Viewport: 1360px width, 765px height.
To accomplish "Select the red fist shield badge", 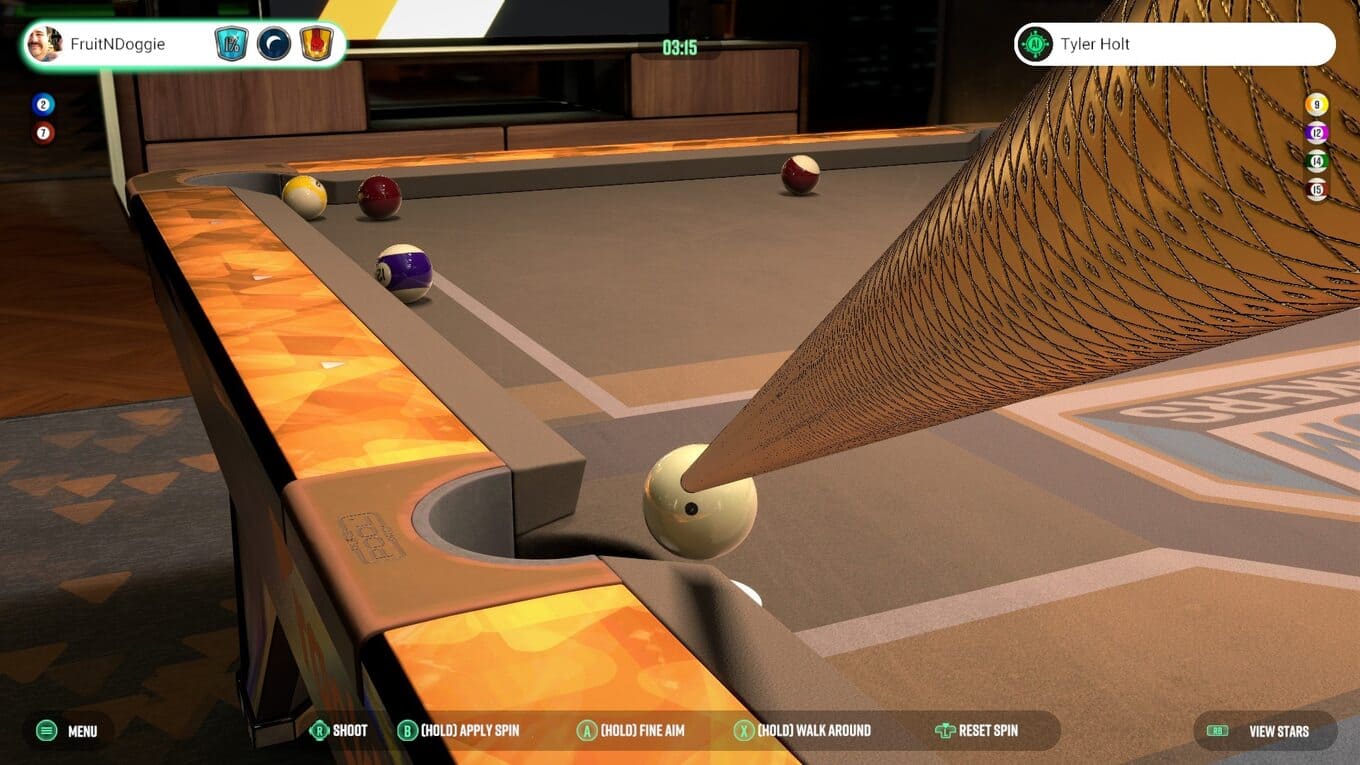I will 316,44.
